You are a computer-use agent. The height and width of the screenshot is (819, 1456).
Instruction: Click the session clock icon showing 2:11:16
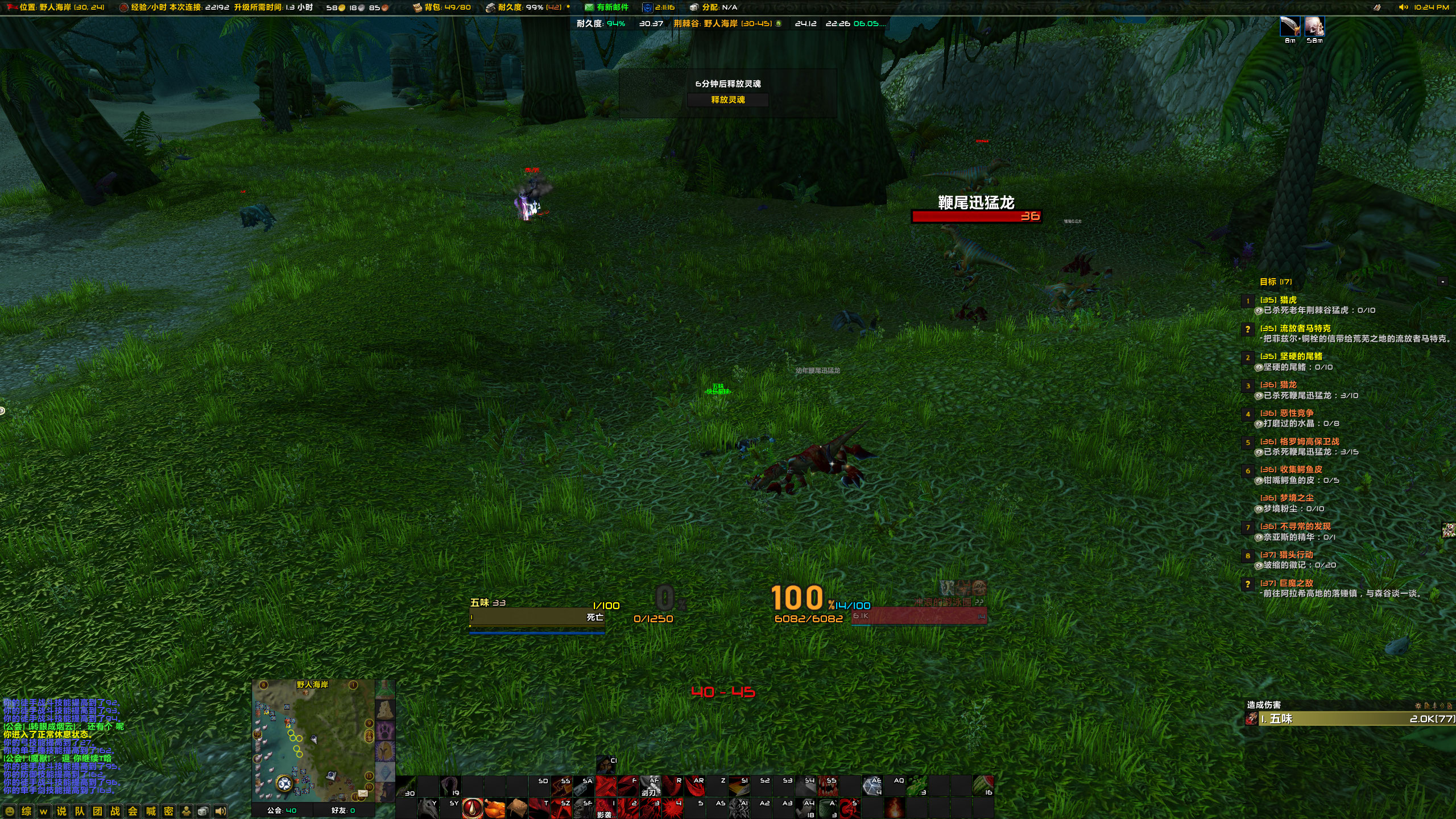coord(648,7)
